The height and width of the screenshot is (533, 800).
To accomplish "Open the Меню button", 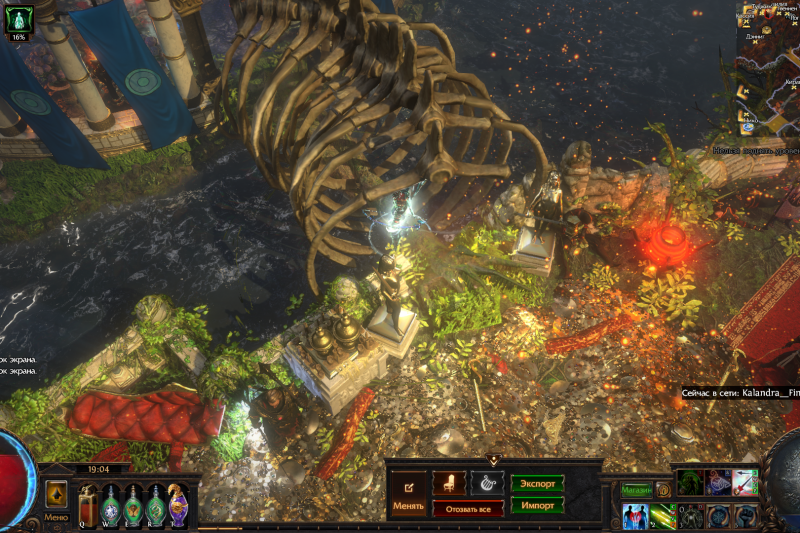I will (56, 518).
